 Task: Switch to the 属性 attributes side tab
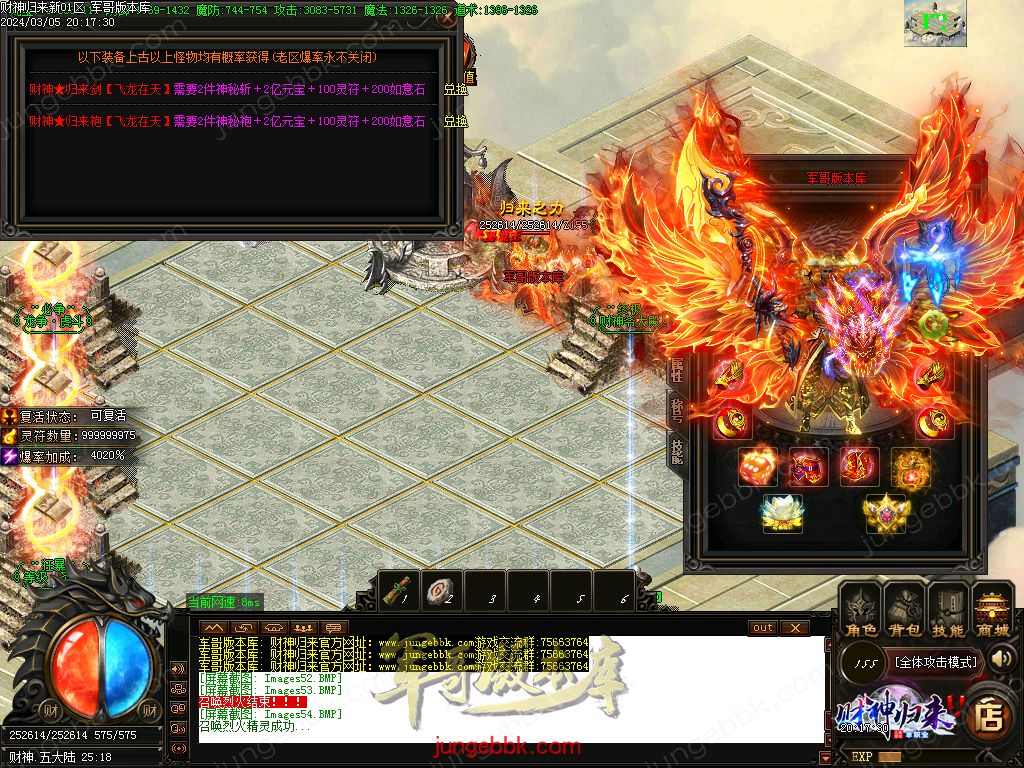pos(677,369)
